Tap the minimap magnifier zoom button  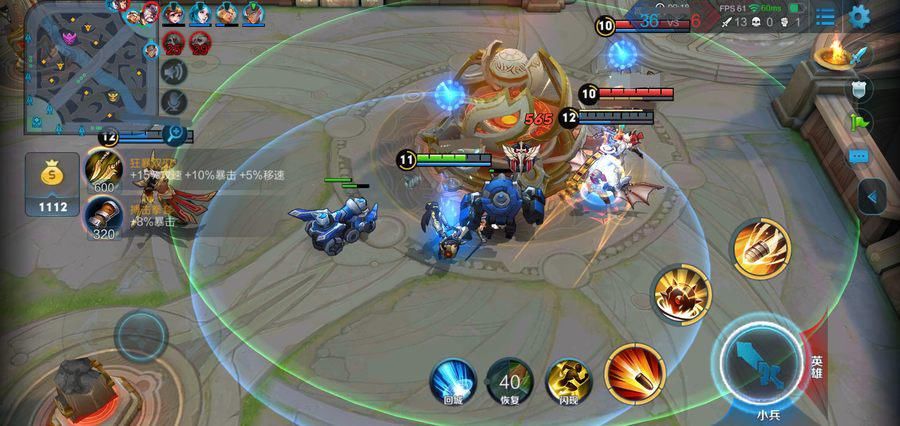pyautogui.click(x=175, y=132)
